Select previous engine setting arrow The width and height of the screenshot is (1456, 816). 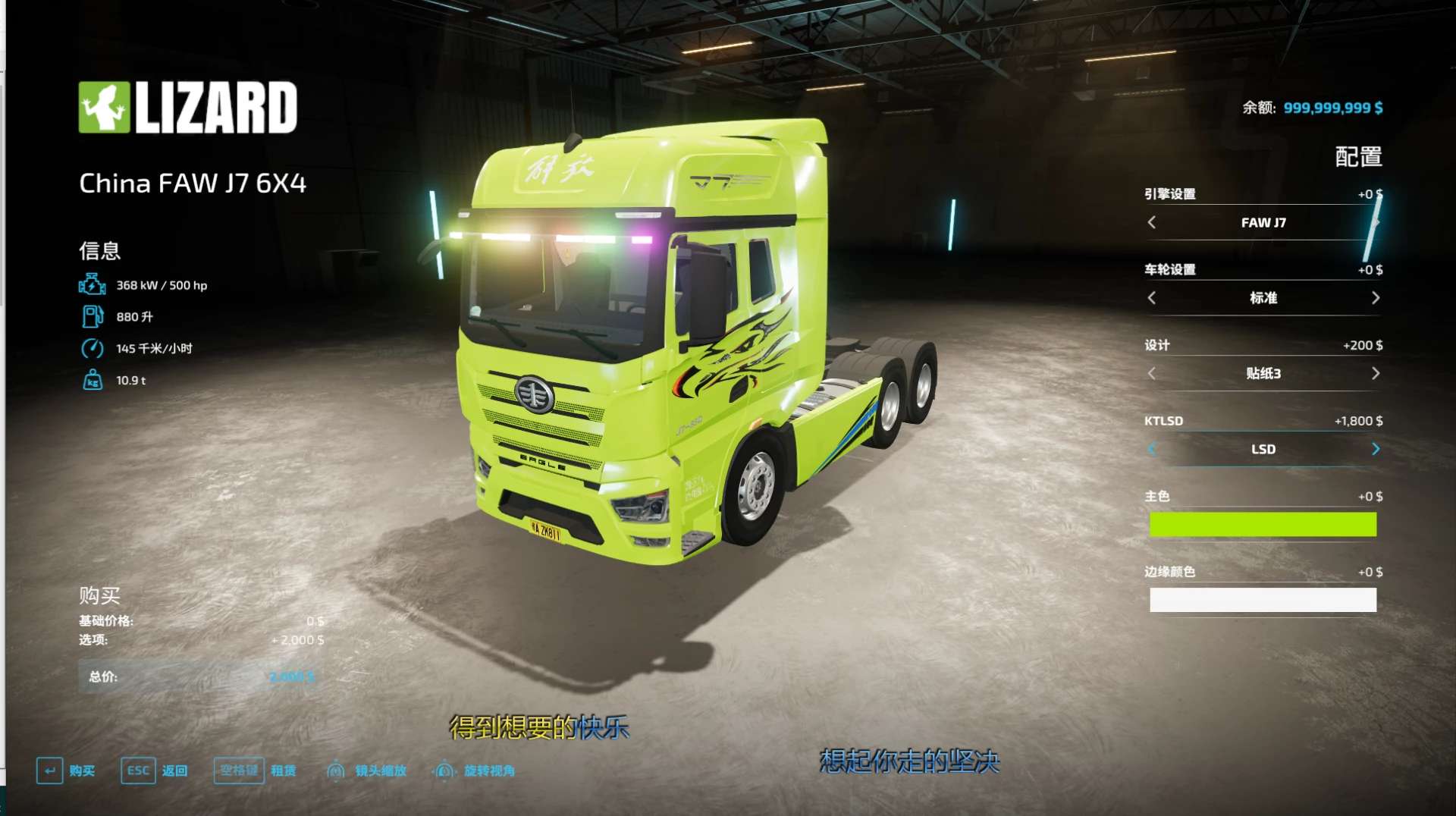1152,222
